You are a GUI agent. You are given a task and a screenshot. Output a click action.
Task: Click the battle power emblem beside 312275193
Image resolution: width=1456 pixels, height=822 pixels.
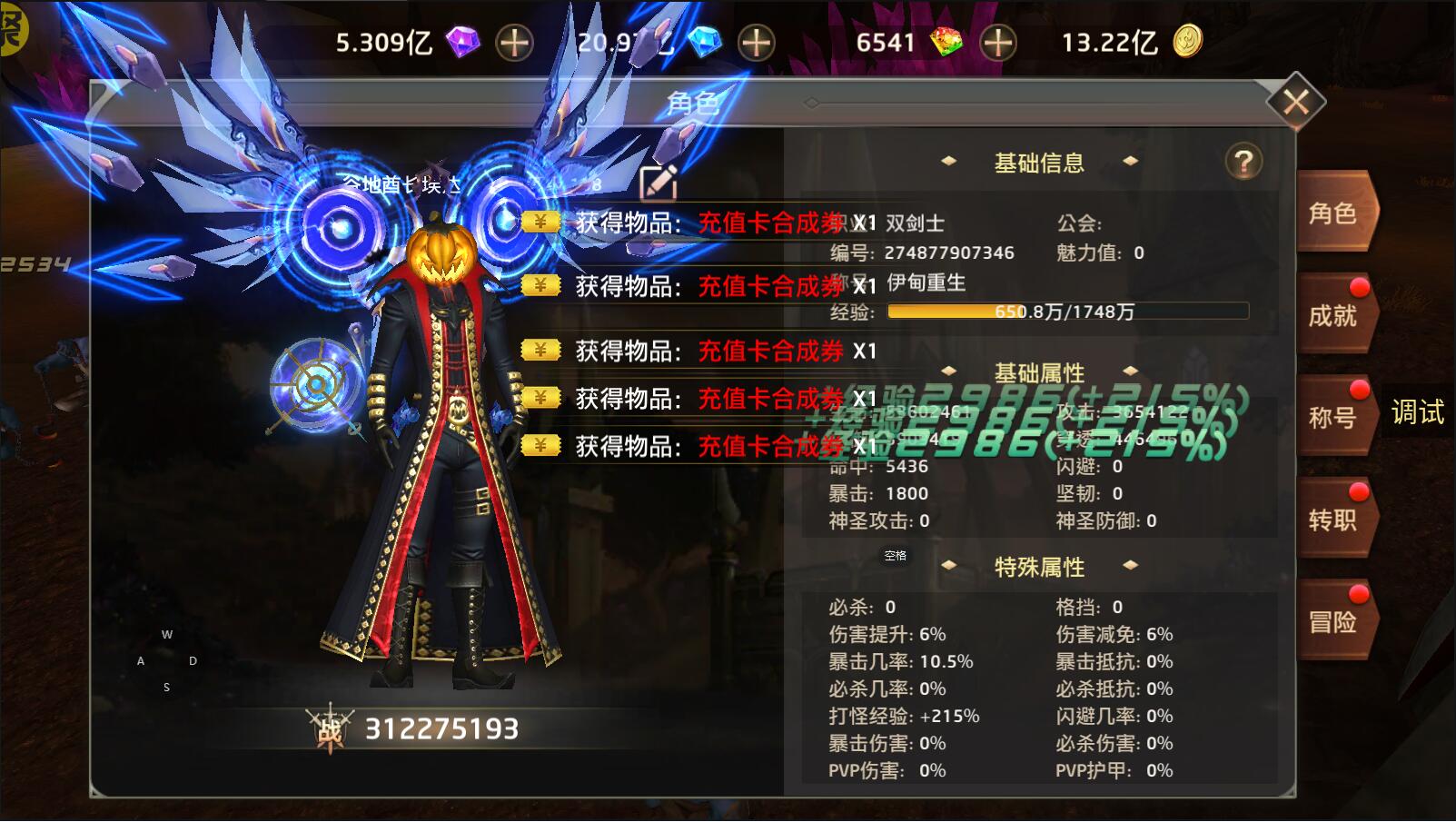[x=331, y=726]
